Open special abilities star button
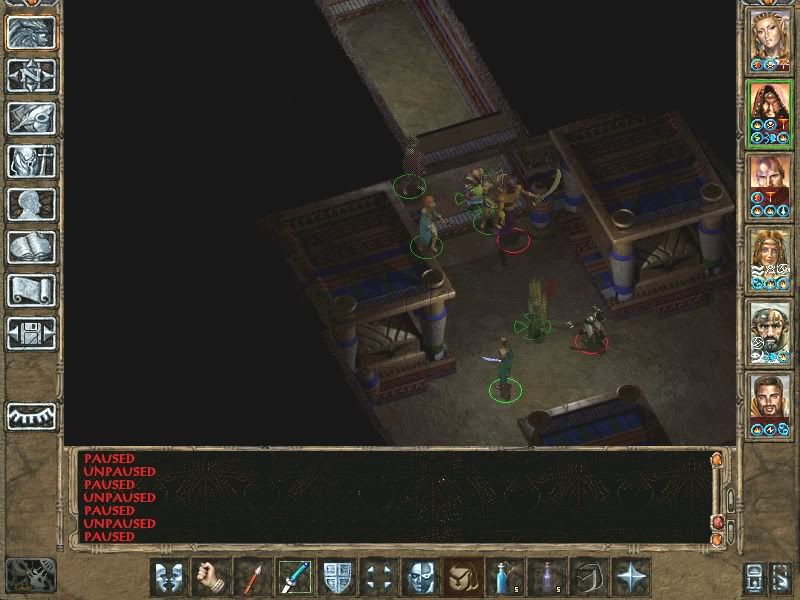800x600 pixels. click(x=630, y=577)
